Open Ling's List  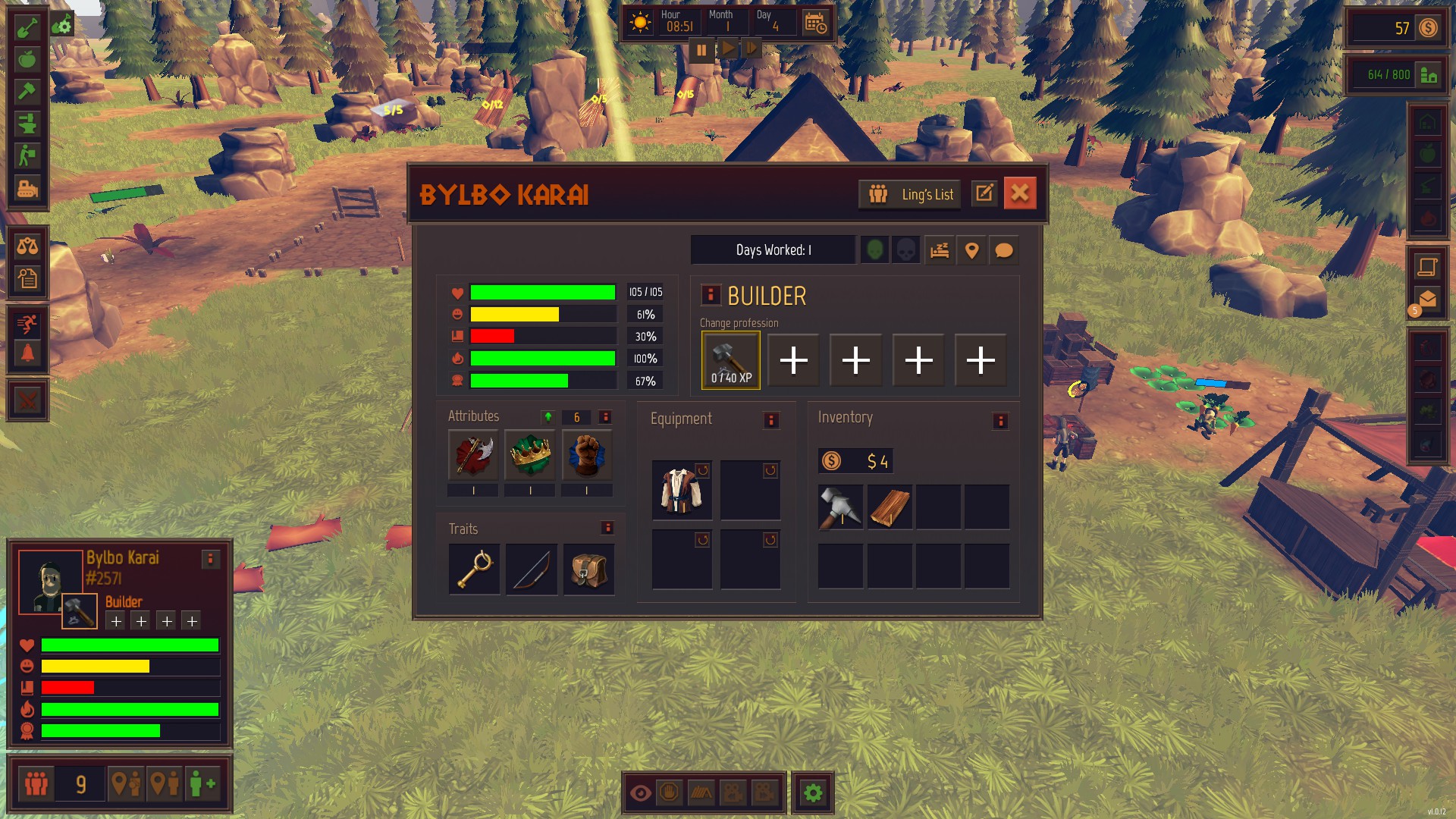tap(910, 194)
